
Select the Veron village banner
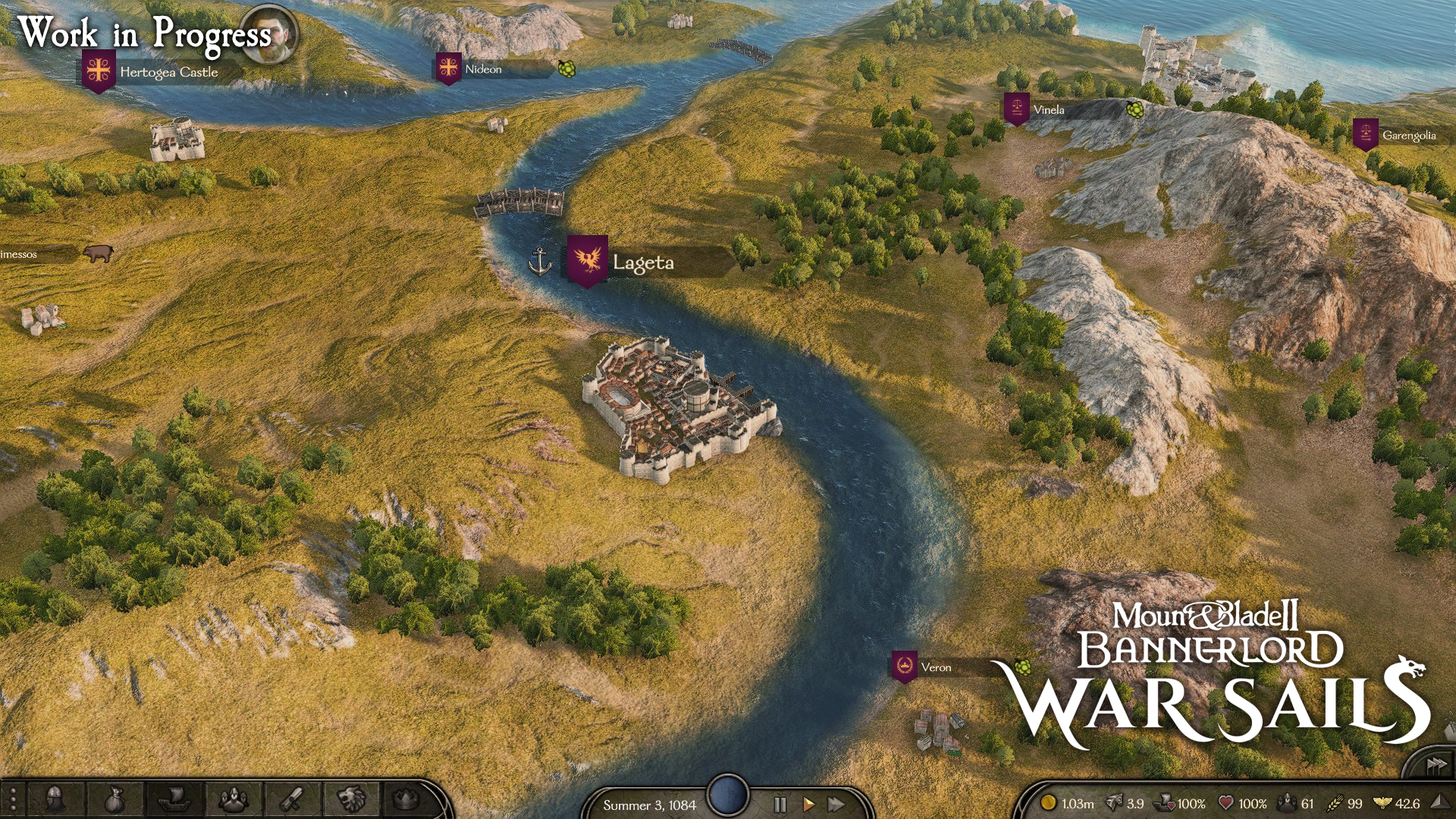point(905,664)
